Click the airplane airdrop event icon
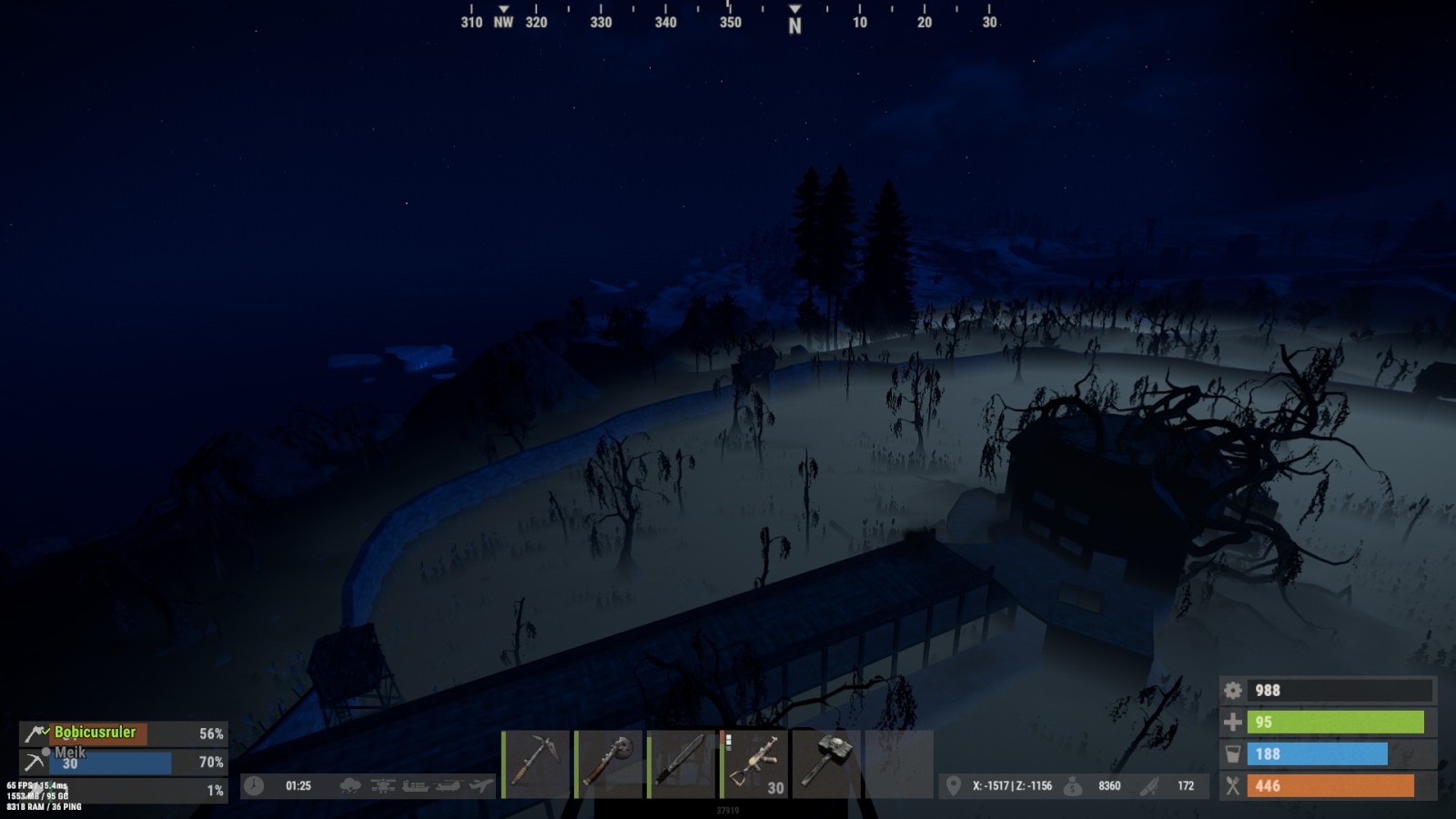1456x819 pixels. coord(480,786)
